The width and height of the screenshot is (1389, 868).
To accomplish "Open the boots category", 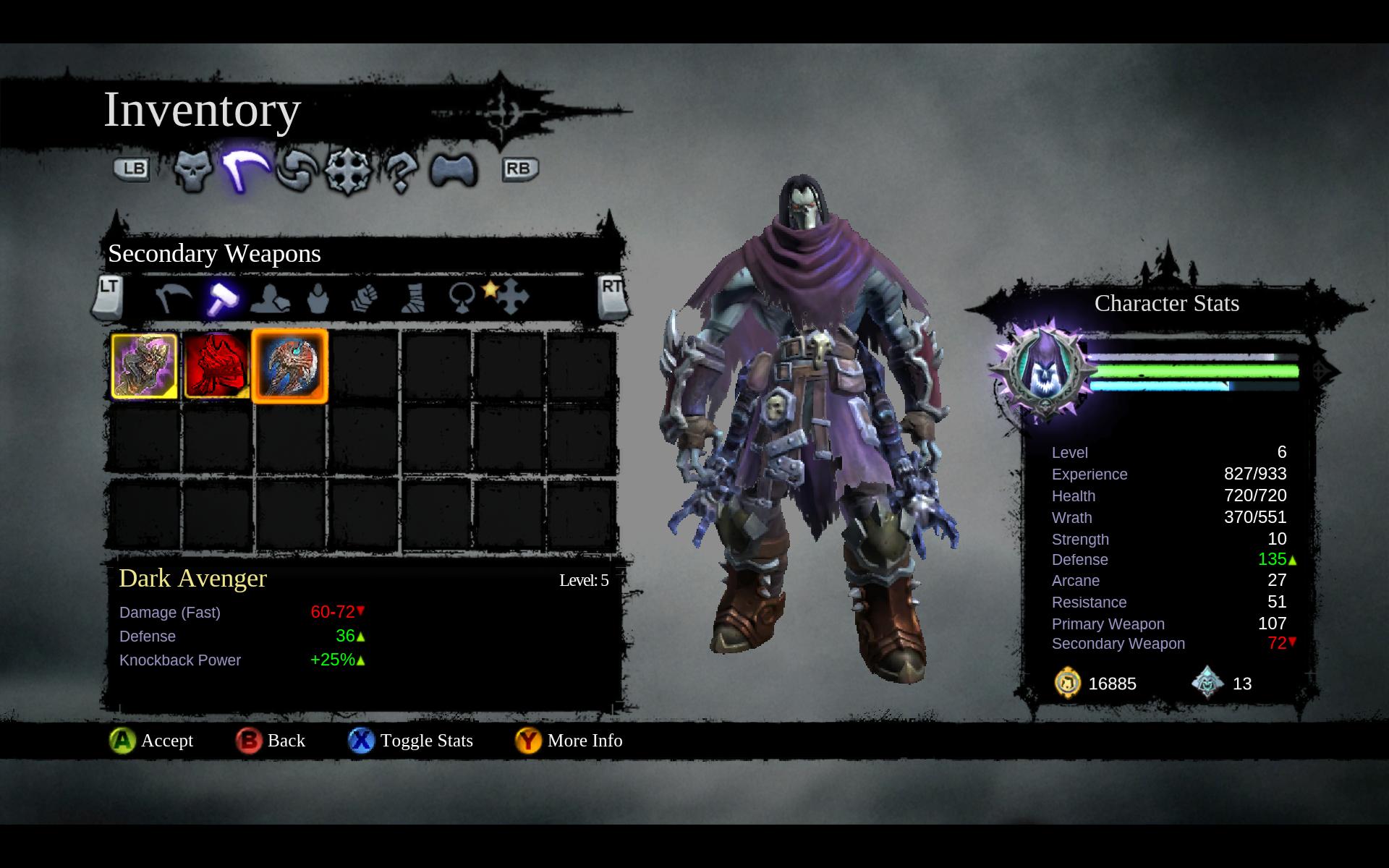I will (x=413, y=298).
